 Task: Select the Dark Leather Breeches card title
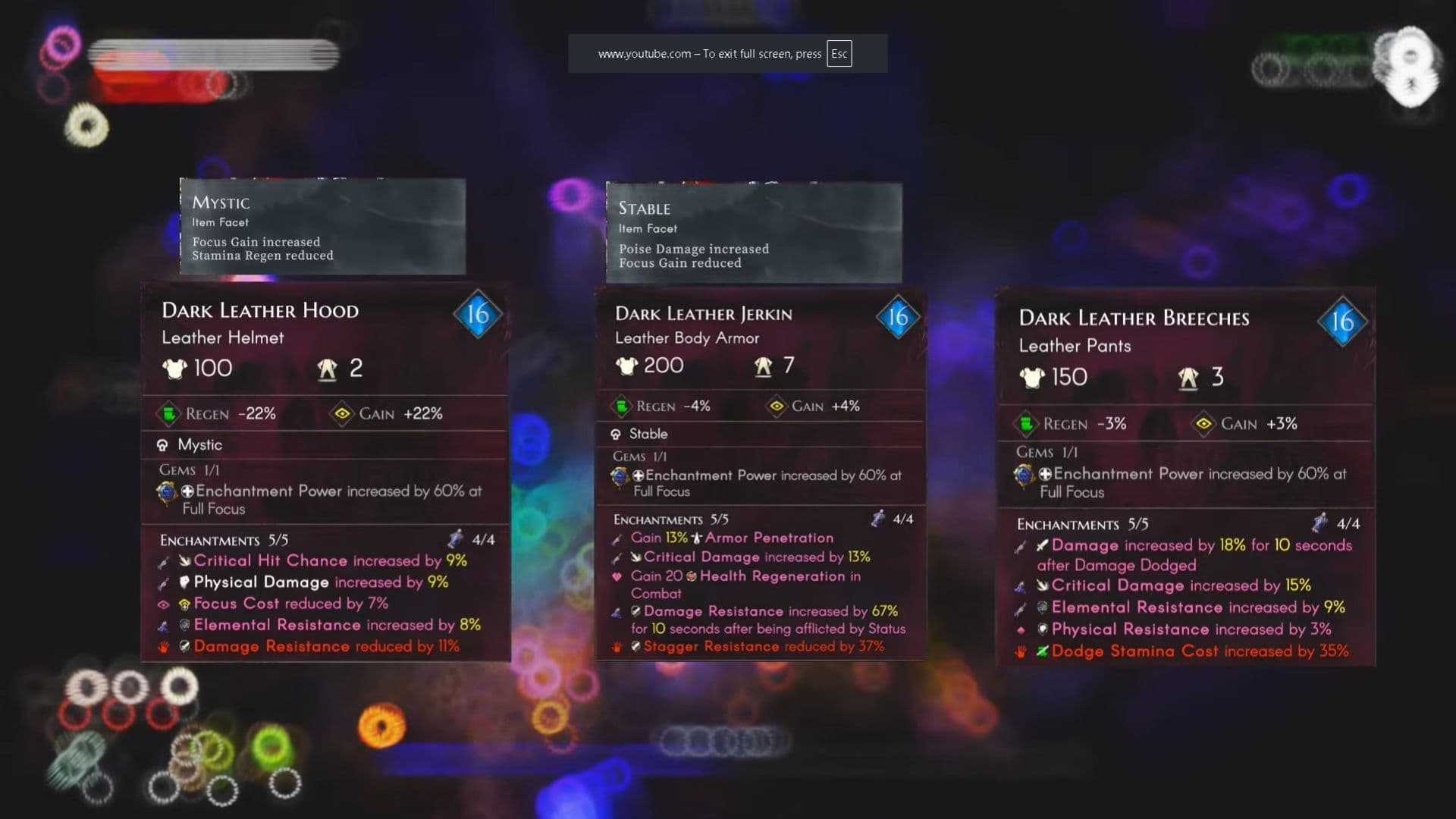point(1133,318)
